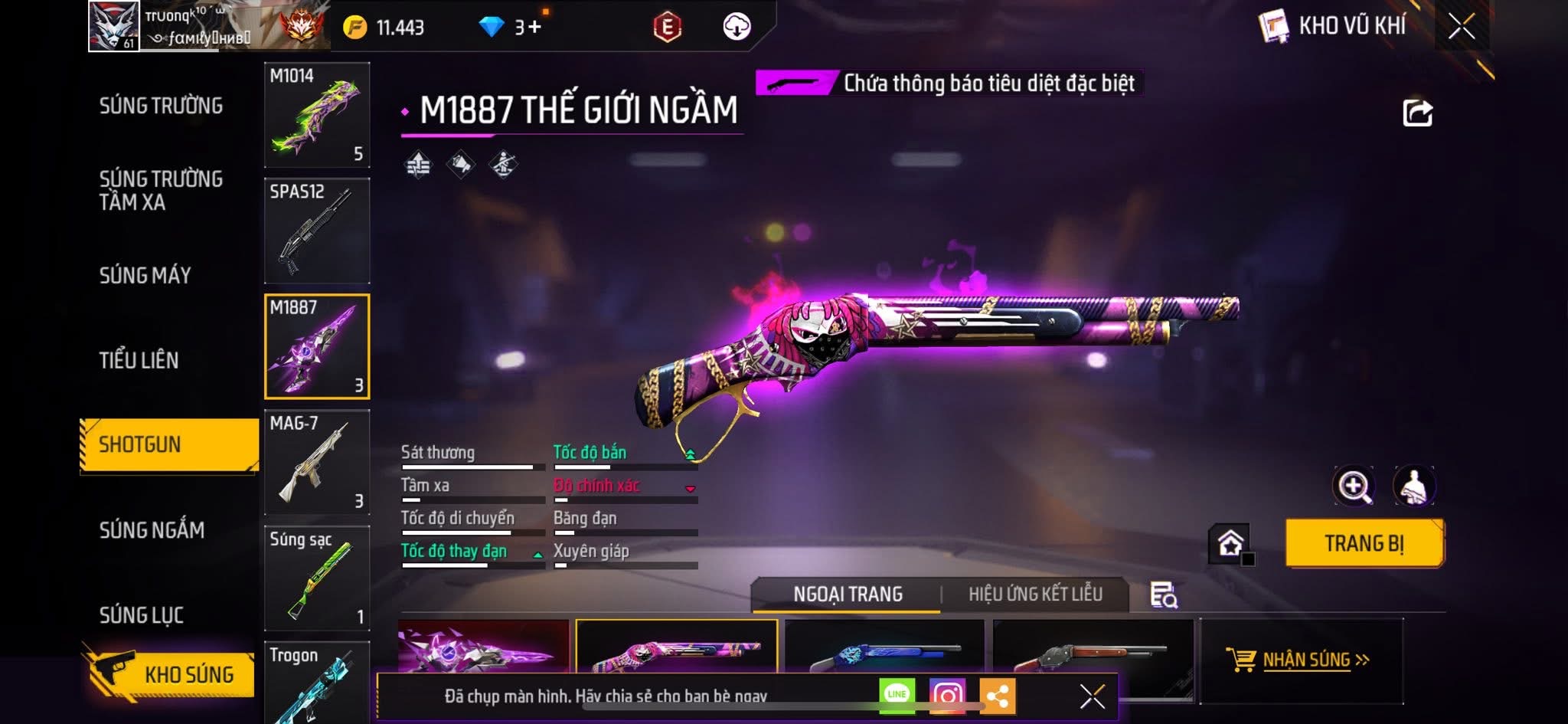Switch to Súng Máy category
1568x724 pixels.
click(145, 275)
